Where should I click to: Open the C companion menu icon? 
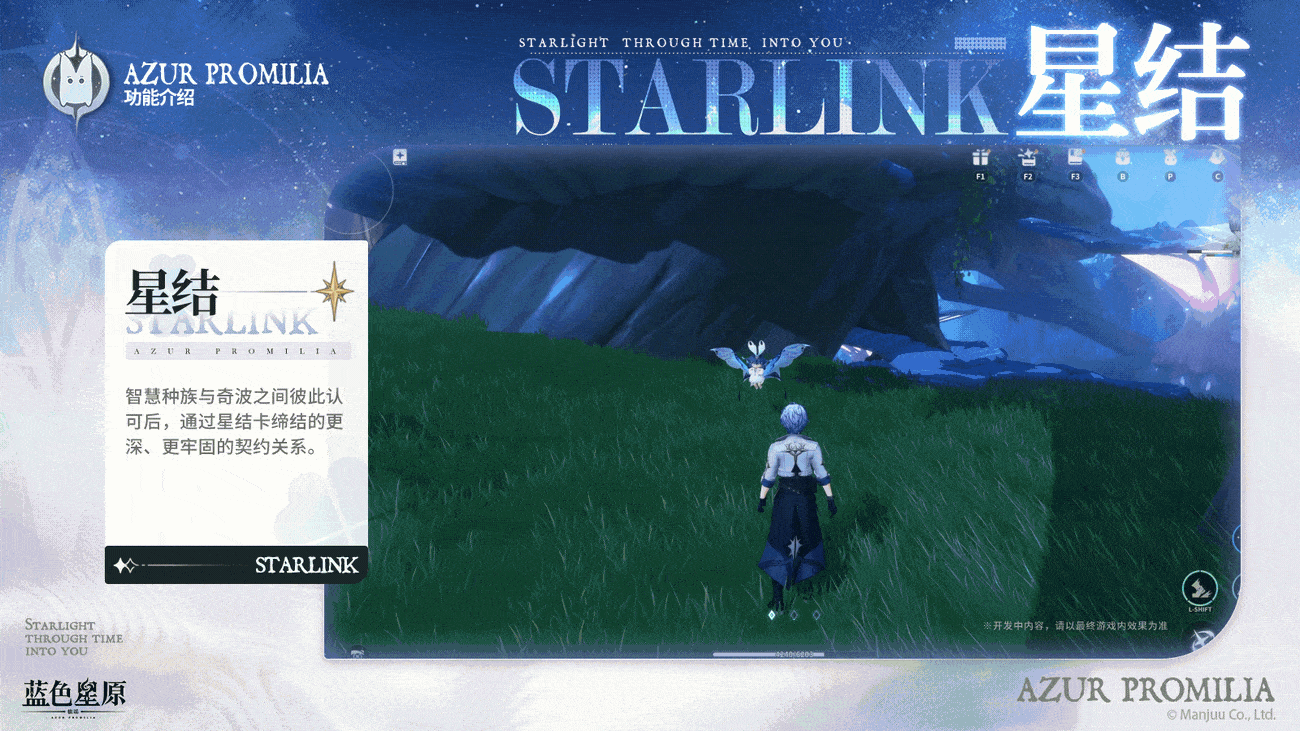[x=1217, y=158]
